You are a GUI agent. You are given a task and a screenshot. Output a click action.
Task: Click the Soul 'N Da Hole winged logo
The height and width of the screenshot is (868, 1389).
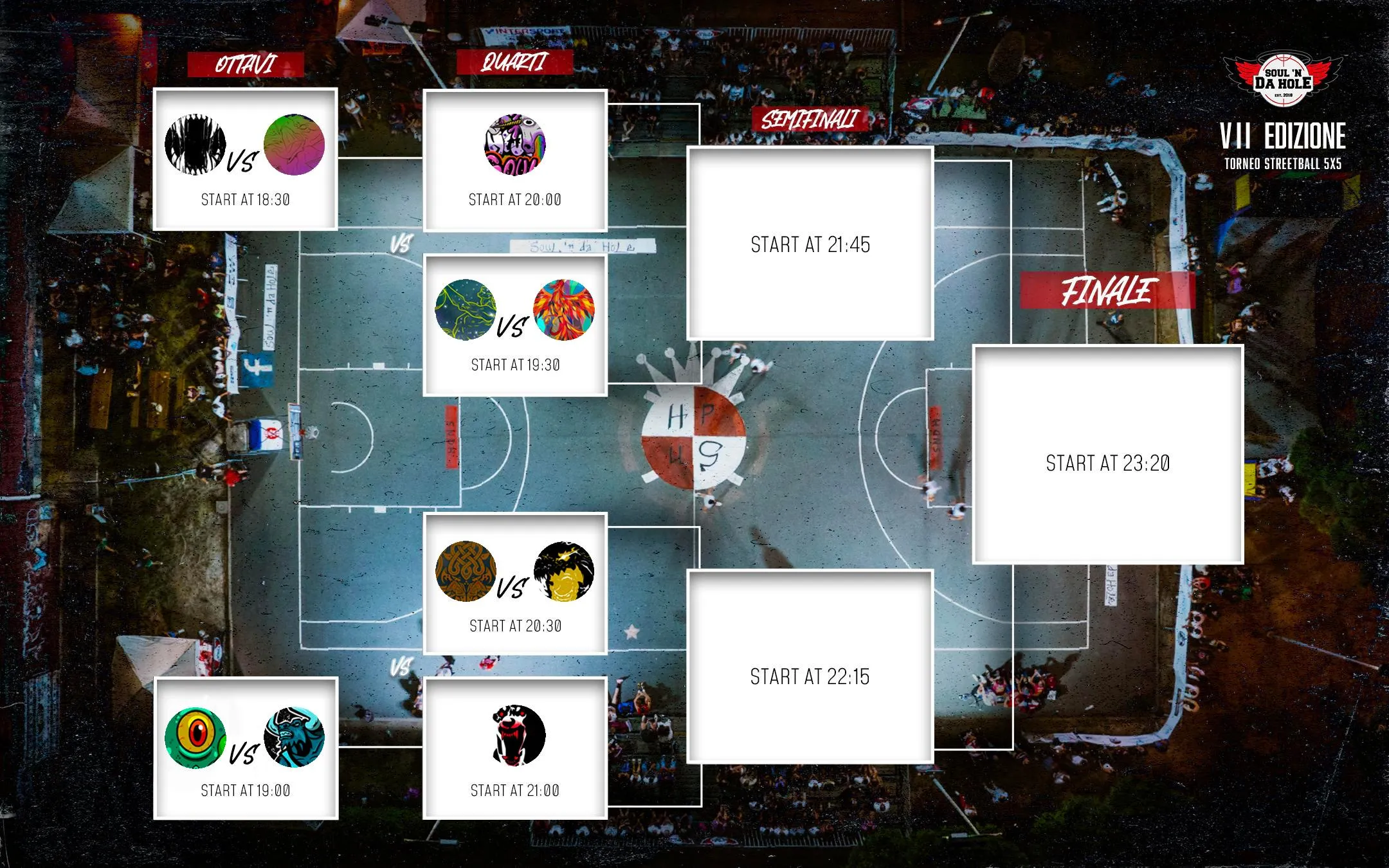click(x=1283, y=80)
